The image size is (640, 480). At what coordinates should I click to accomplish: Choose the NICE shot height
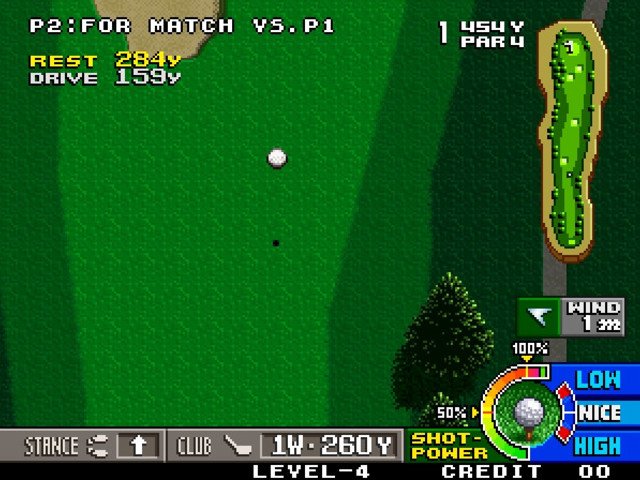[x=600, y=412]
